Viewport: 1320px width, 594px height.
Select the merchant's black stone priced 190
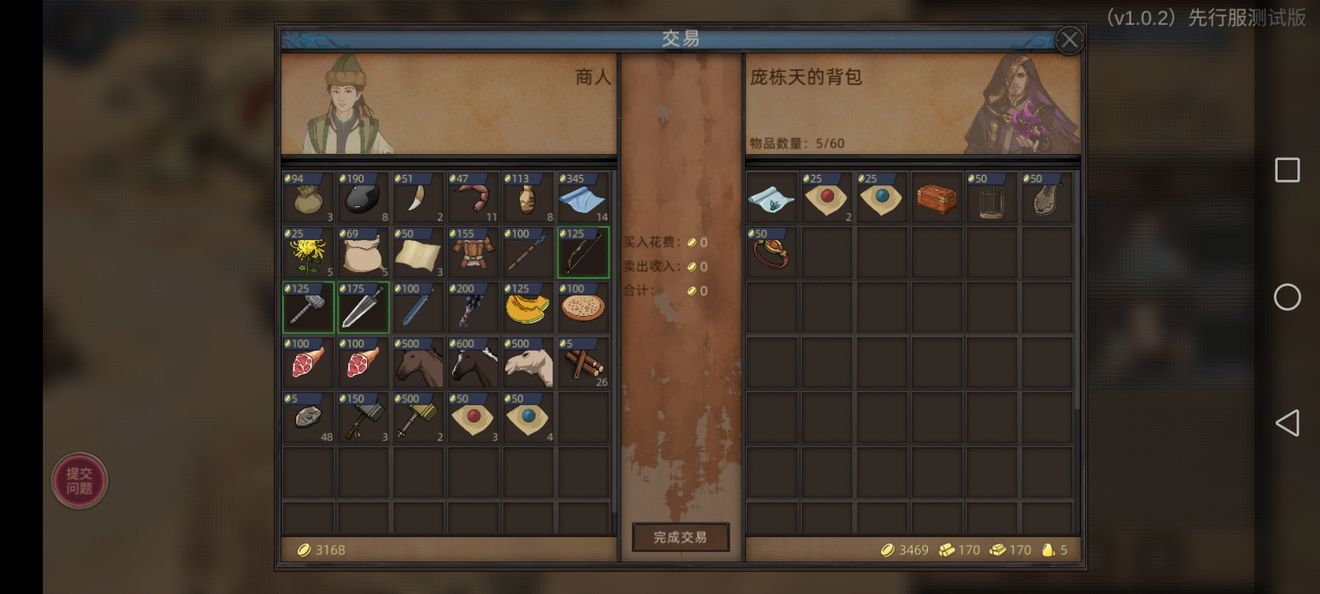(x=363, y=198)
